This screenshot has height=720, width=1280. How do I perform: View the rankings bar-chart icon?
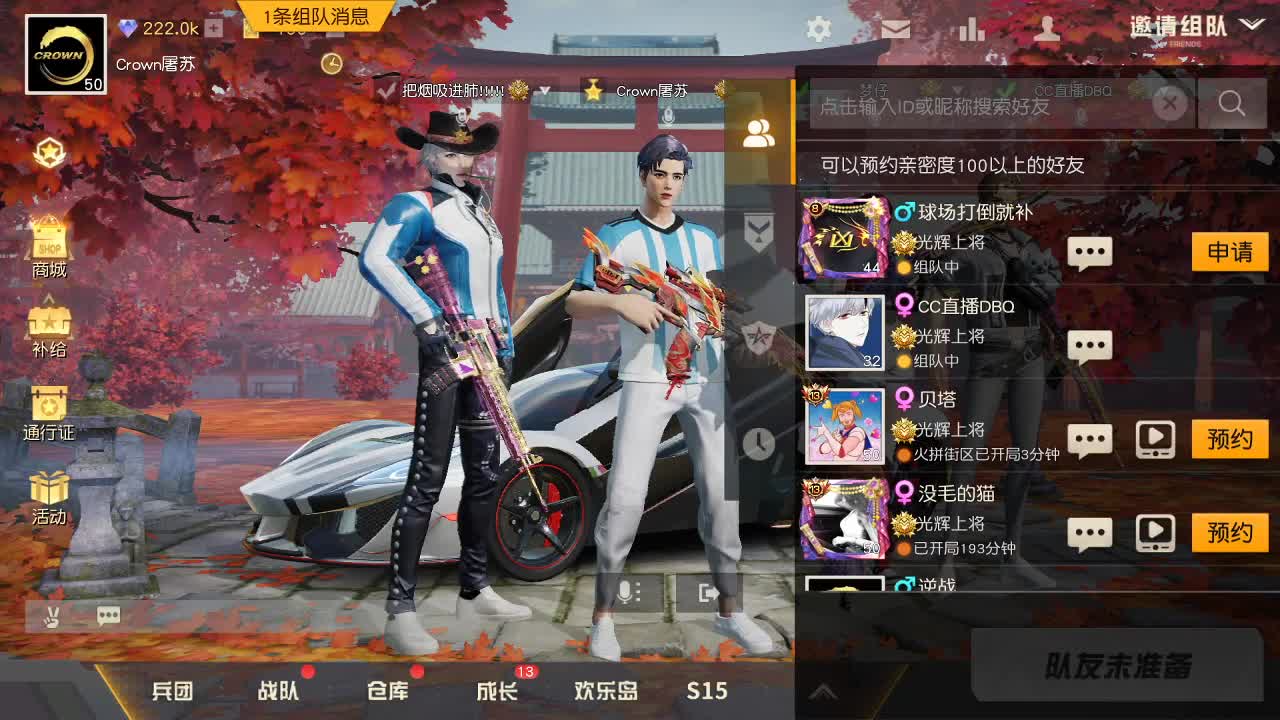[972, 30]
